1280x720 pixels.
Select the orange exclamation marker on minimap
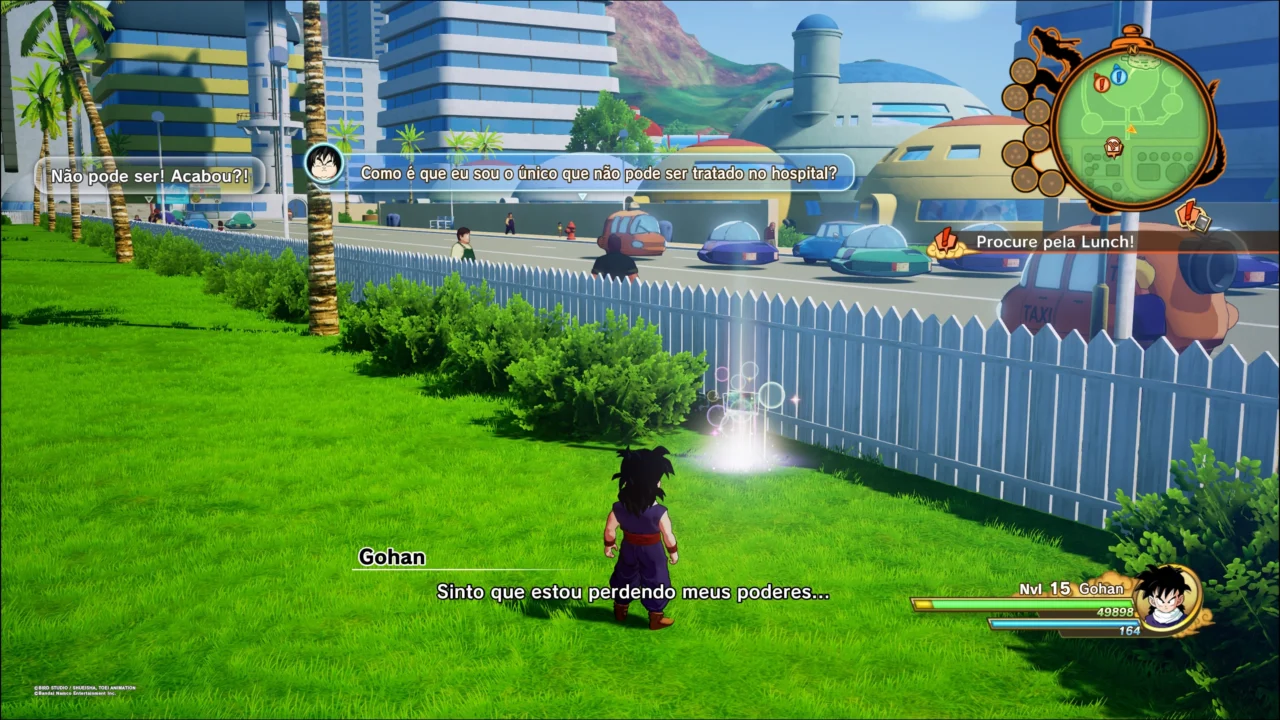pyautogui.click(x=1102, y=83)
